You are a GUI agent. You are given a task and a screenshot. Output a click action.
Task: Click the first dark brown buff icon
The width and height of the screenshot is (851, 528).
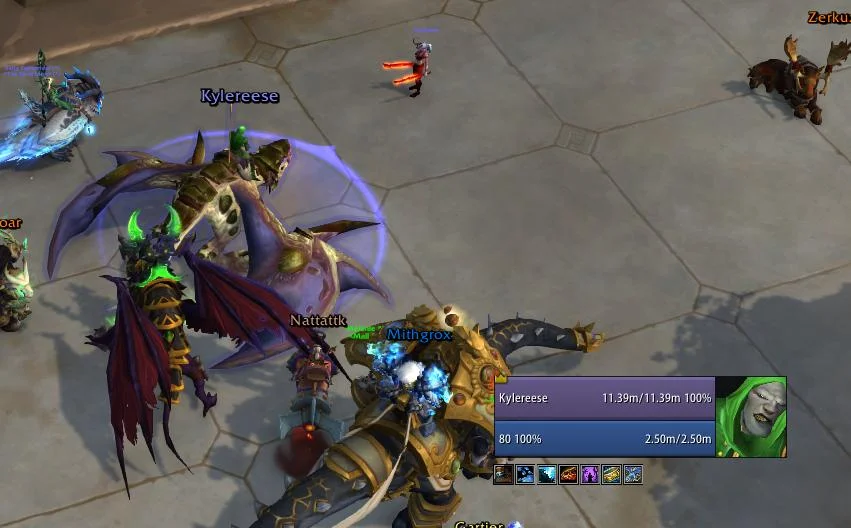[x=503, y=475]
